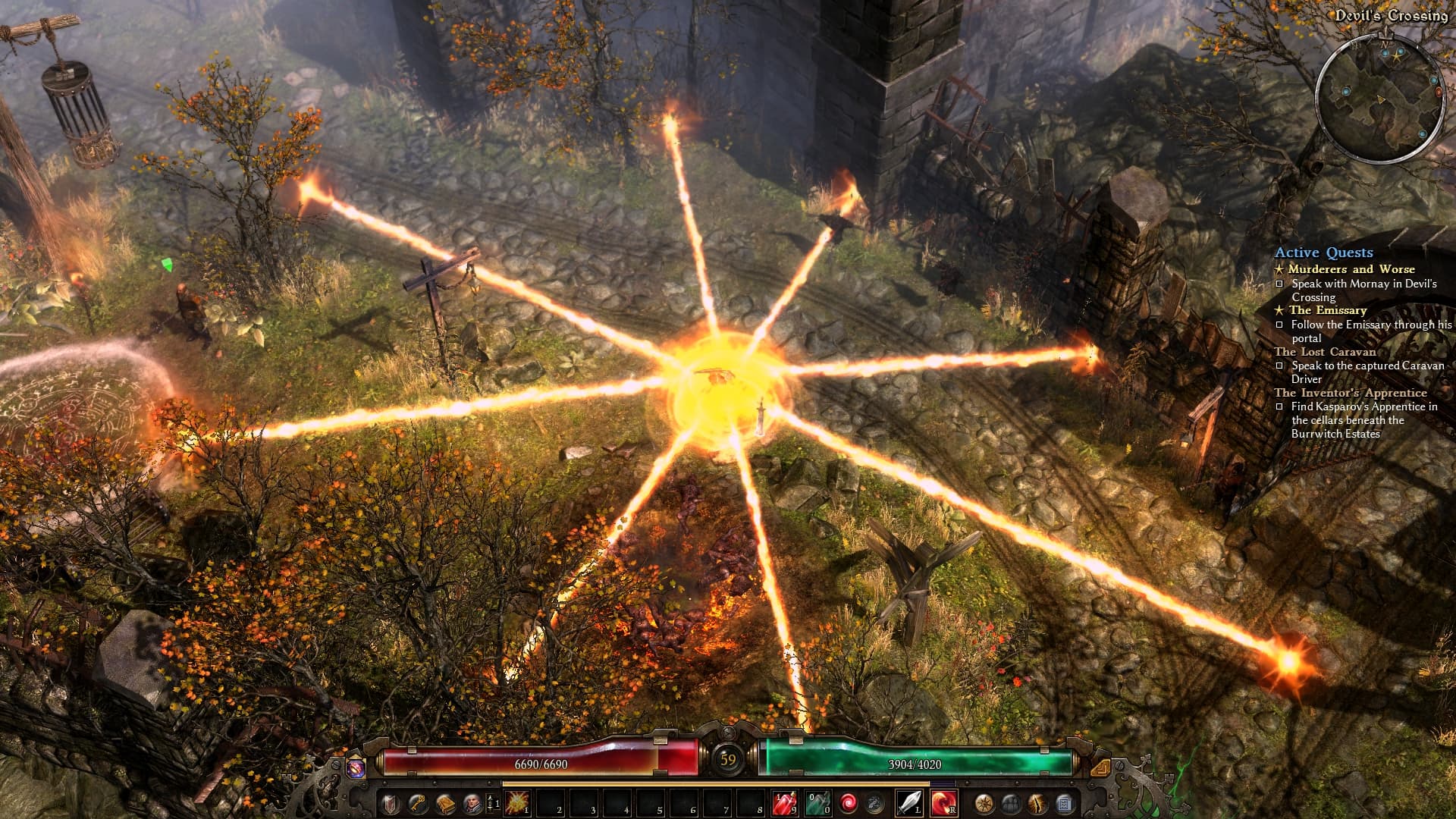The image size is (1456, 819).
Task: Select The Inventor's Apprentice quest entry
Action: (1350, 393)
